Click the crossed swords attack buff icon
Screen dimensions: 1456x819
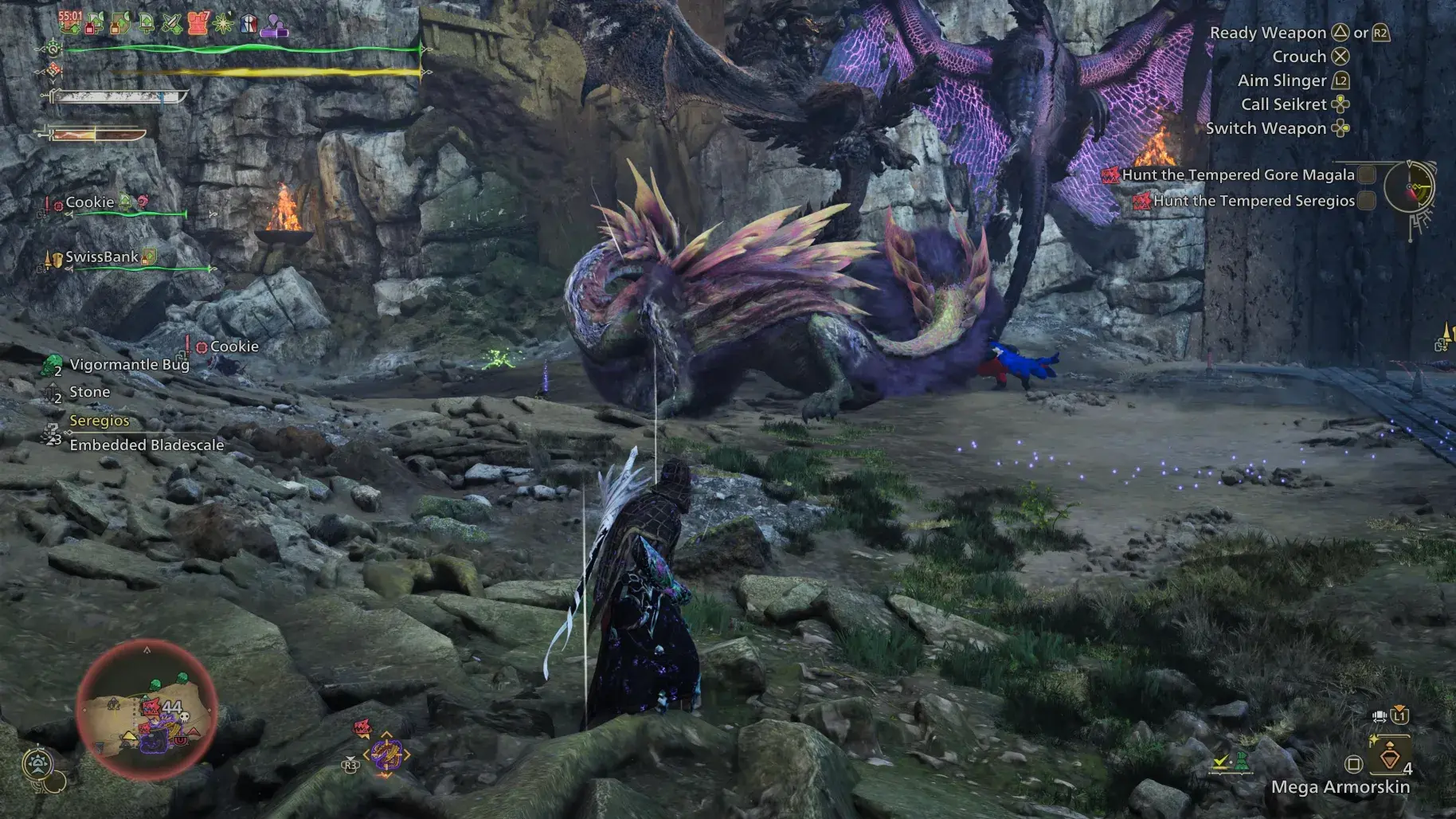coord(172,24)
